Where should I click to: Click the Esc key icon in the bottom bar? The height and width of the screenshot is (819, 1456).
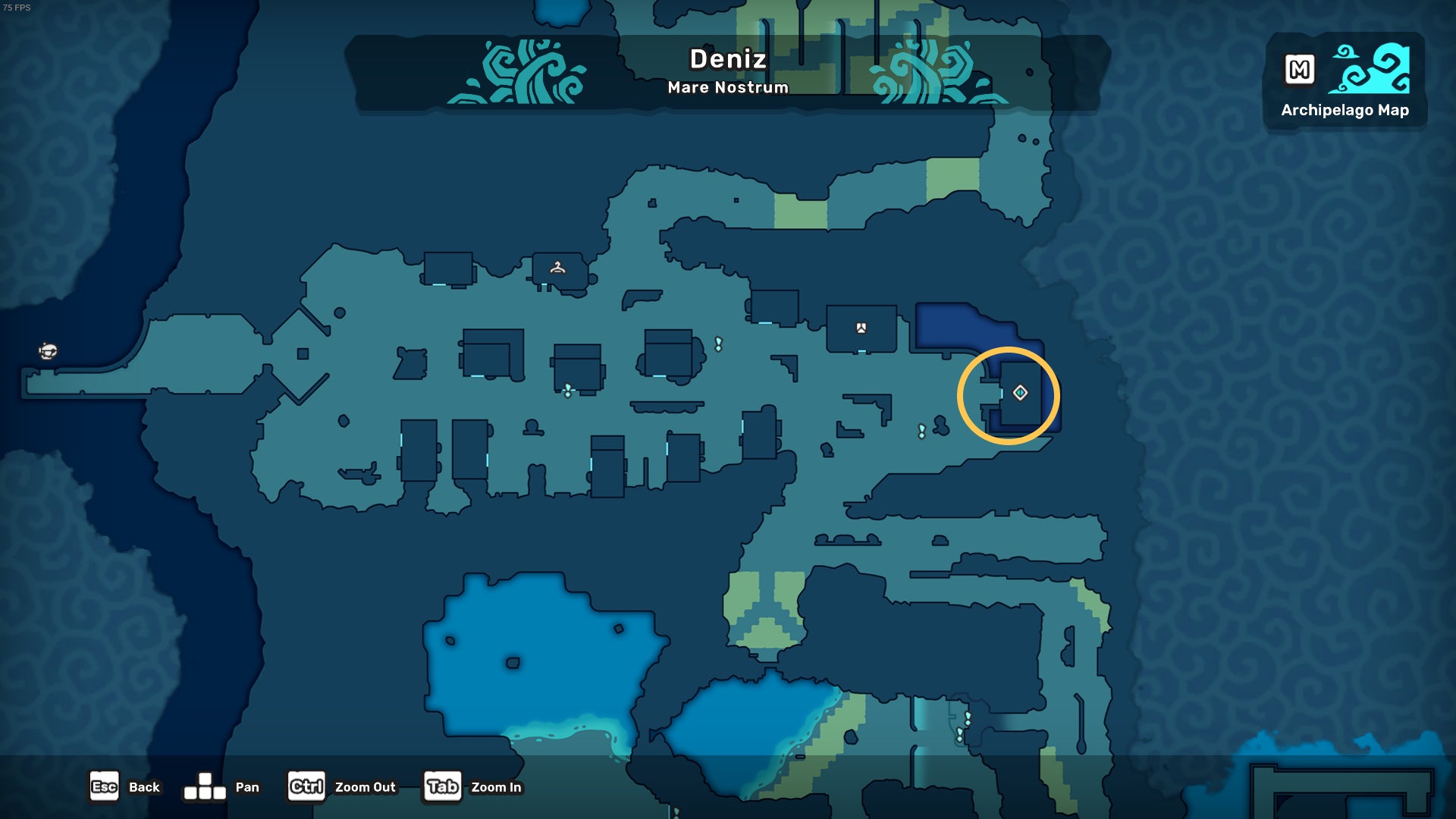click(105, 786)
